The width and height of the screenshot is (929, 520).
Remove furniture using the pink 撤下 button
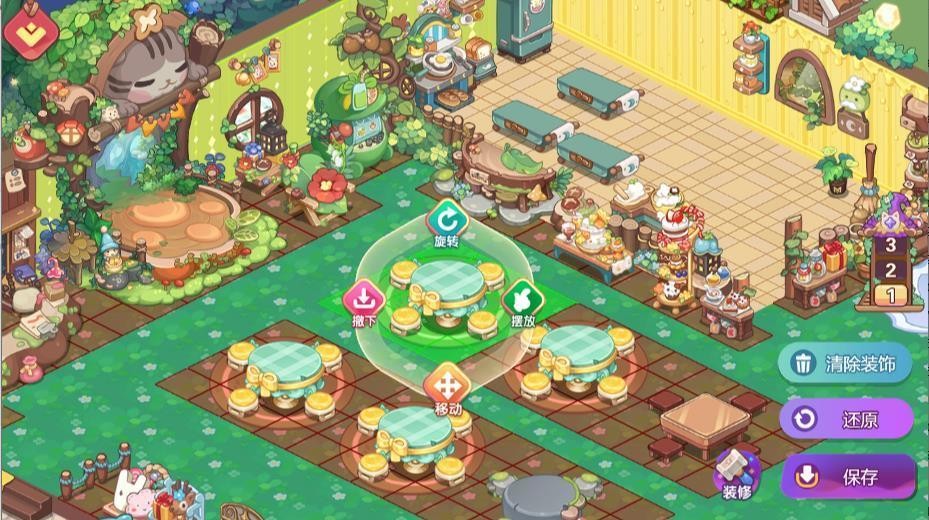[362, 299]
